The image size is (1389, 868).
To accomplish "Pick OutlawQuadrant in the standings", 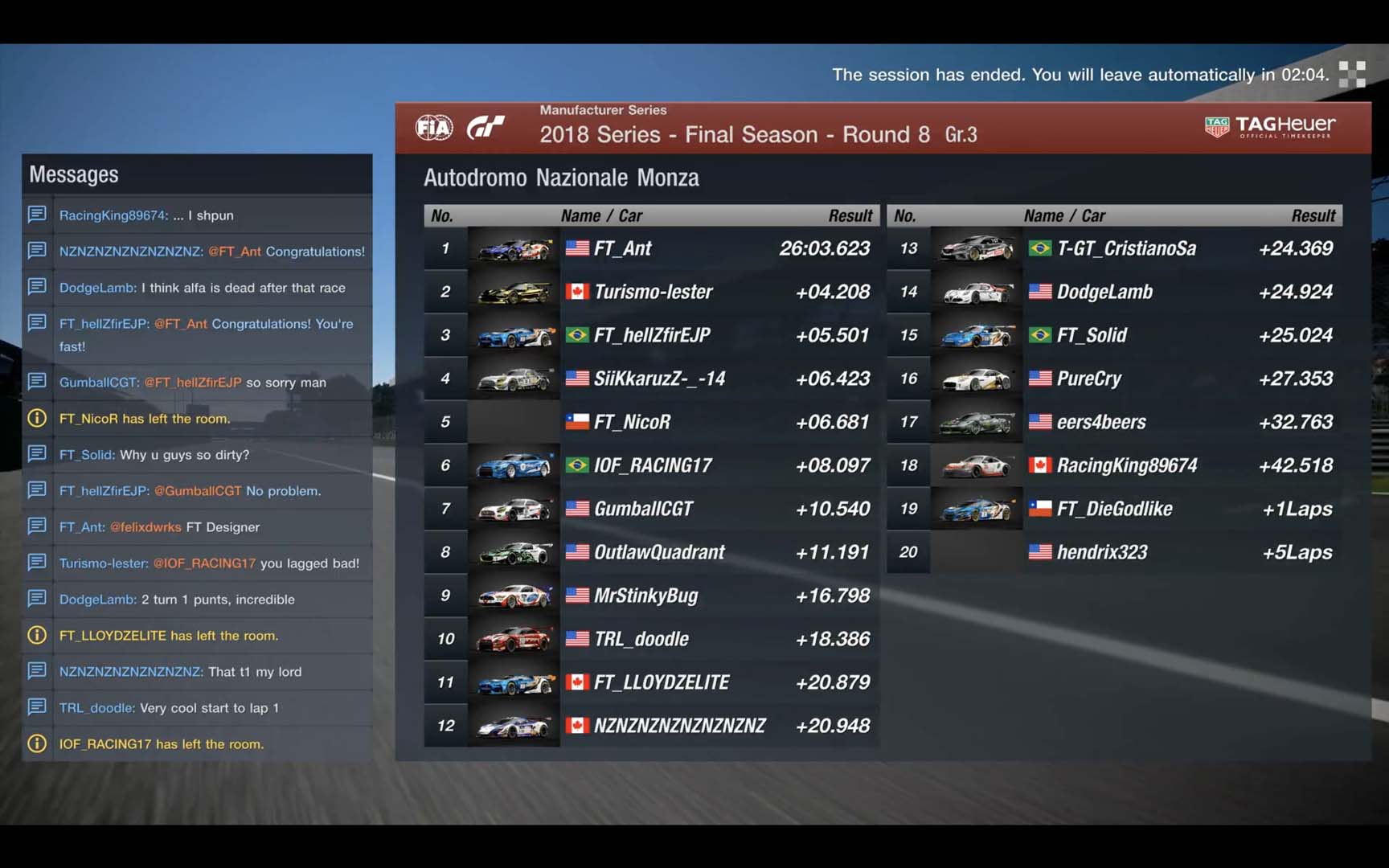I will 651,552.
